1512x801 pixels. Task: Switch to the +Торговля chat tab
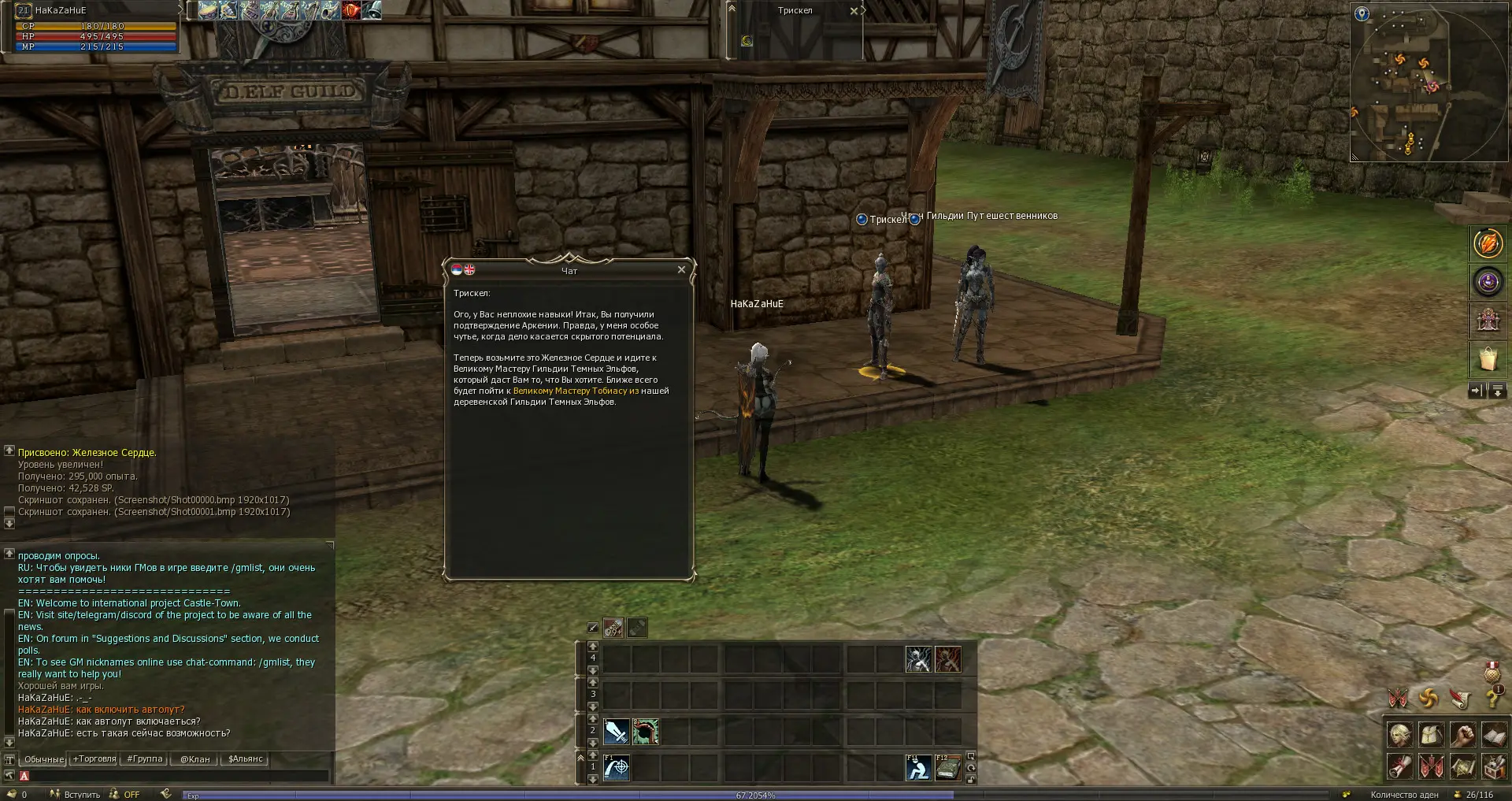pyautogui.click(x=94, y=759)
